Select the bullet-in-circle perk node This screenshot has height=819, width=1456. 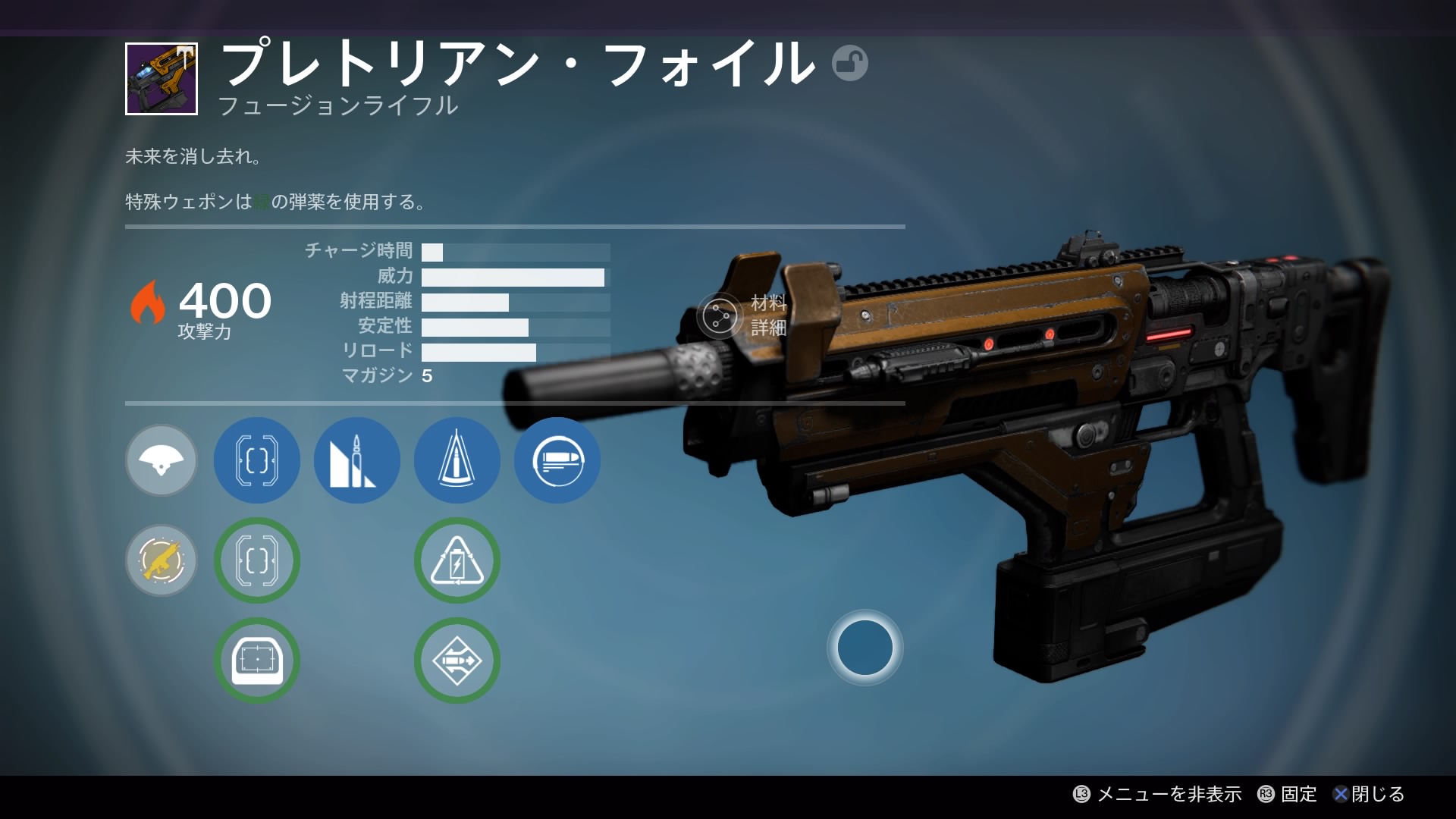coord(557,460)
